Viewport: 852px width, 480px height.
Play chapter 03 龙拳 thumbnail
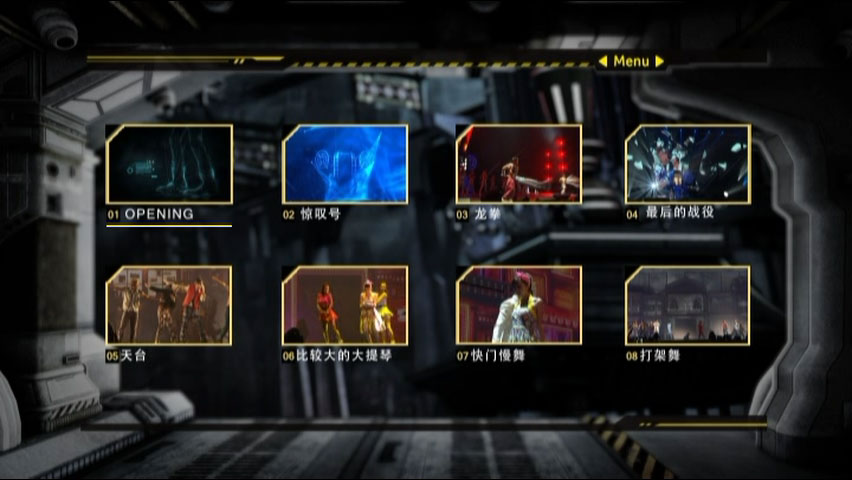point(518,164)
